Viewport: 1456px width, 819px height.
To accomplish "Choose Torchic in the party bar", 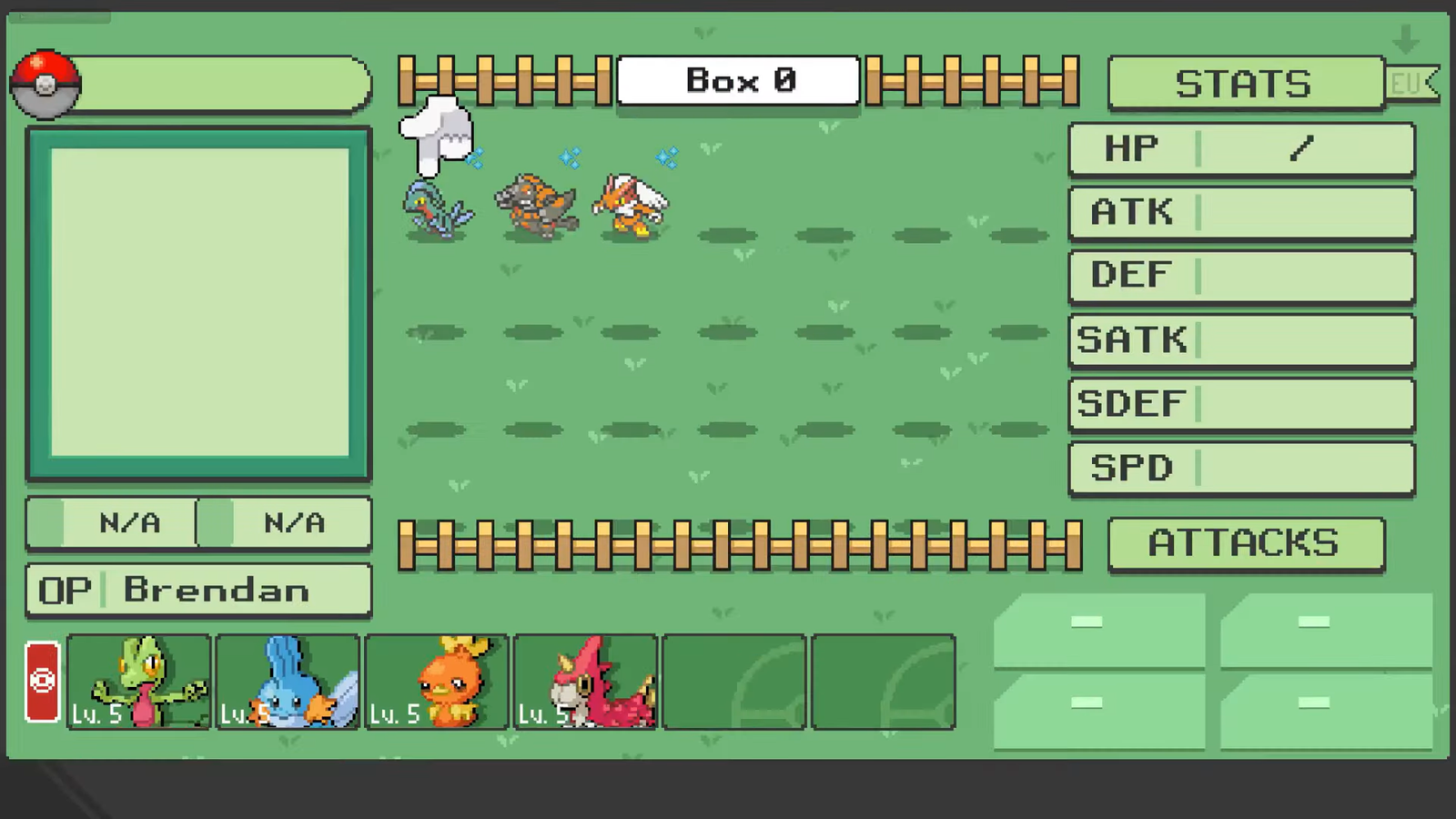I will (x=437, y=682).
